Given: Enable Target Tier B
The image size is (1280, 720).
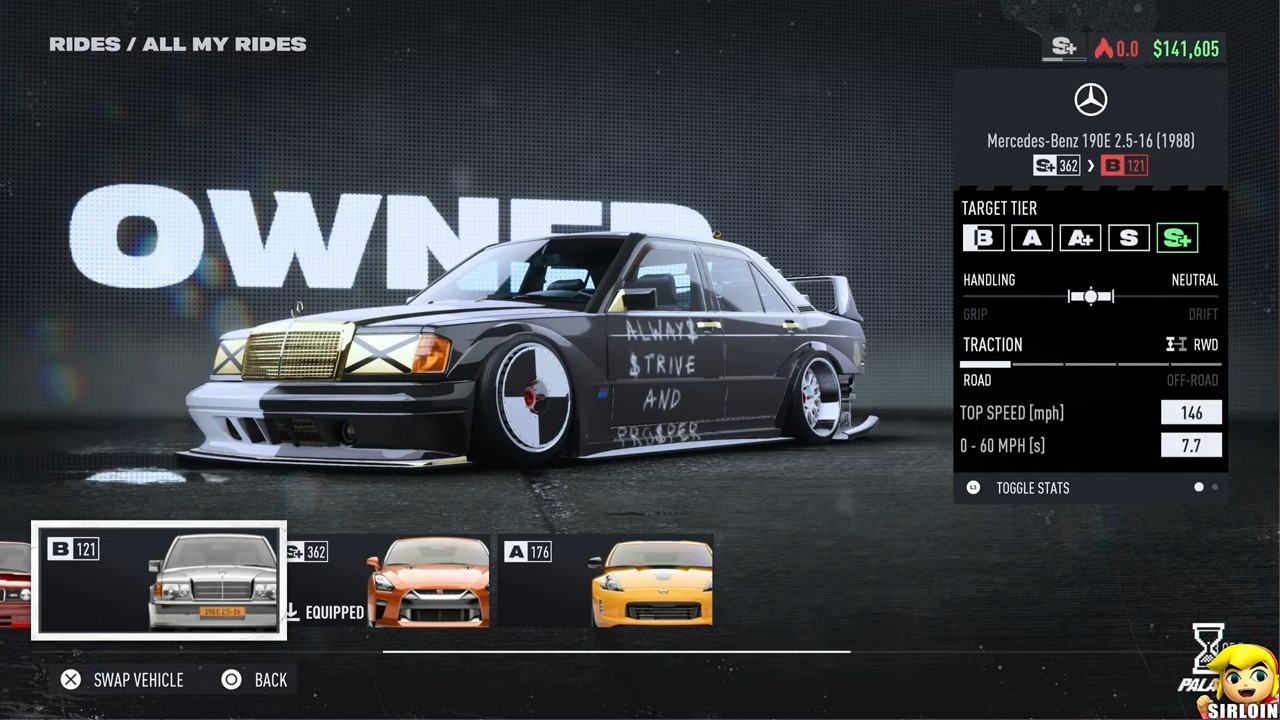Looking at the screenshot, I should click(983, 238).
